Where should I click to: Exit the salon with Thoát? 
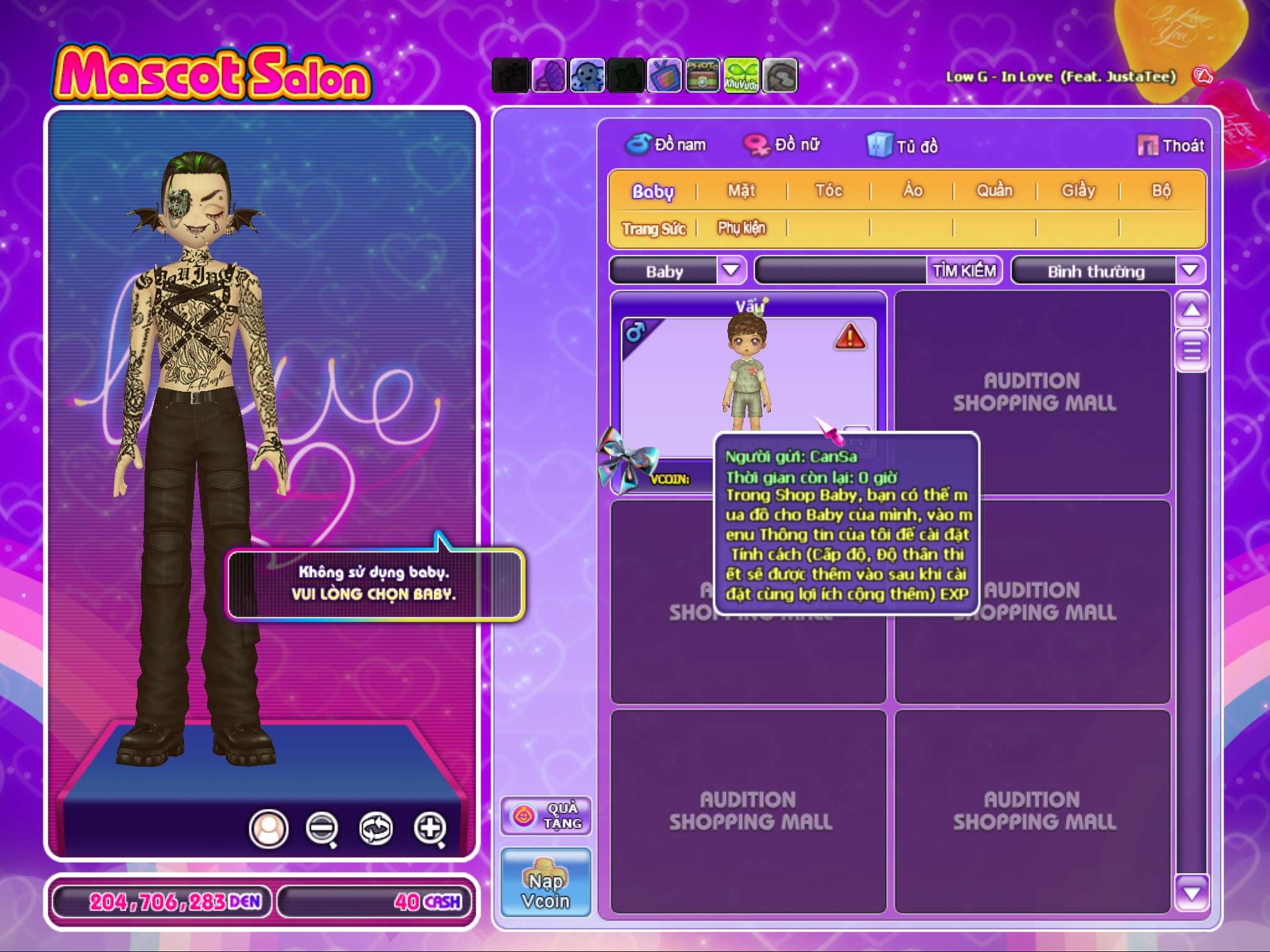(1171, 146)
